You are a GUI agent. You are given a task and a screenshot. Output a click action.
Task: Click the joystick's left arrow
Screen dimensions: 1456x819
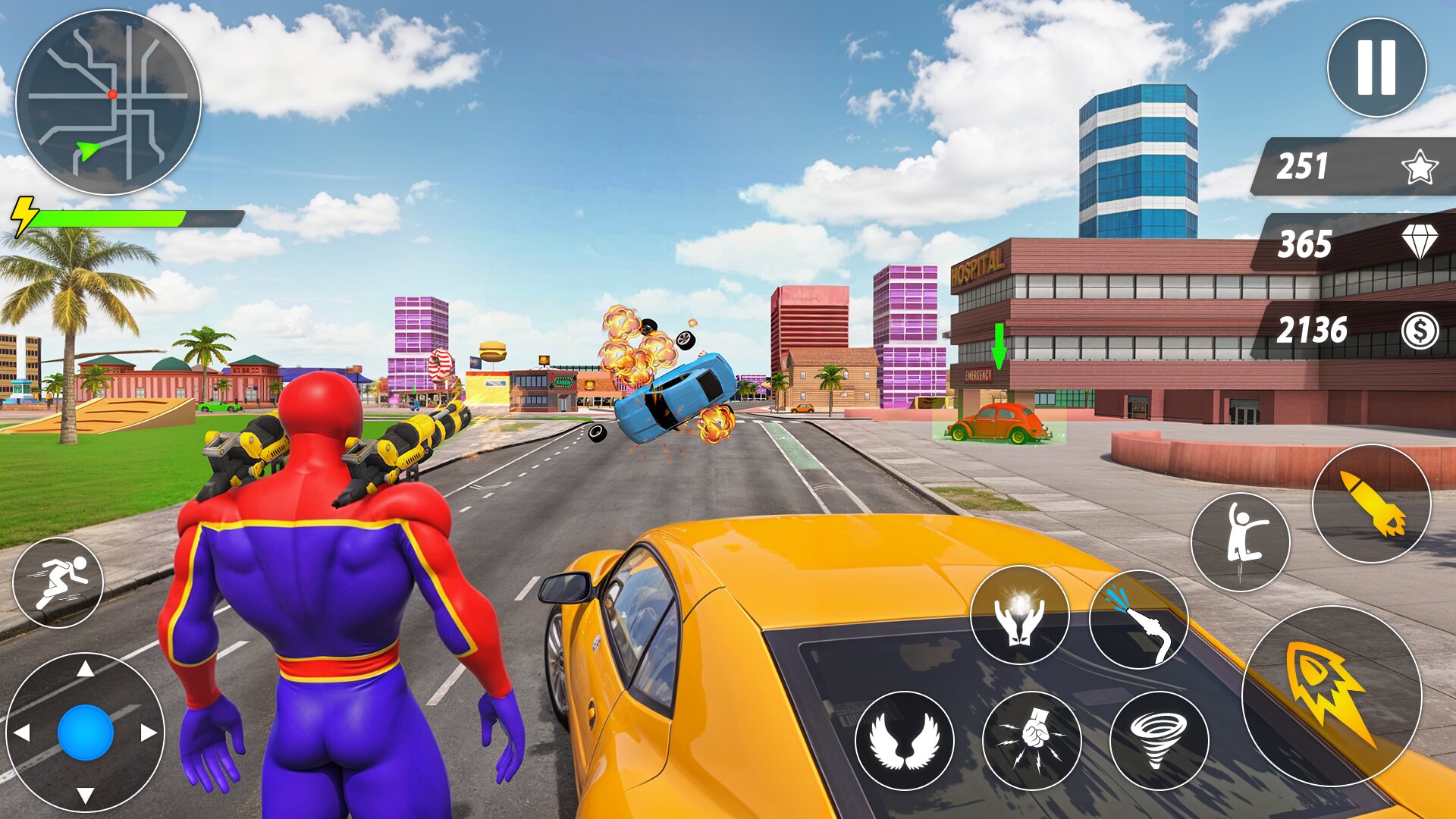coord(23,733)
